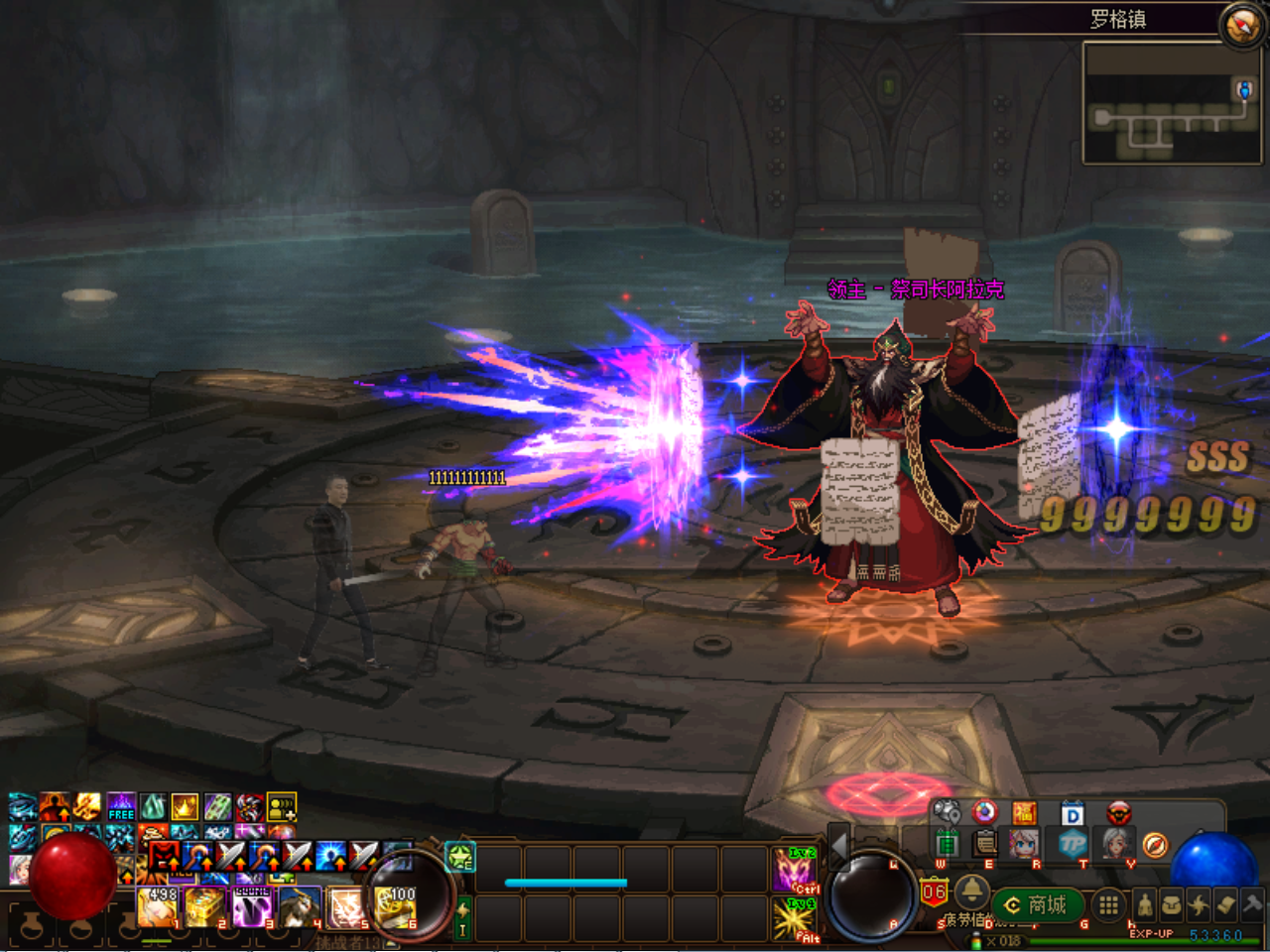Activate the purple flame skill on Ctrl
The width and height of the screenshot is (1270, 952).
pos(794,870)
